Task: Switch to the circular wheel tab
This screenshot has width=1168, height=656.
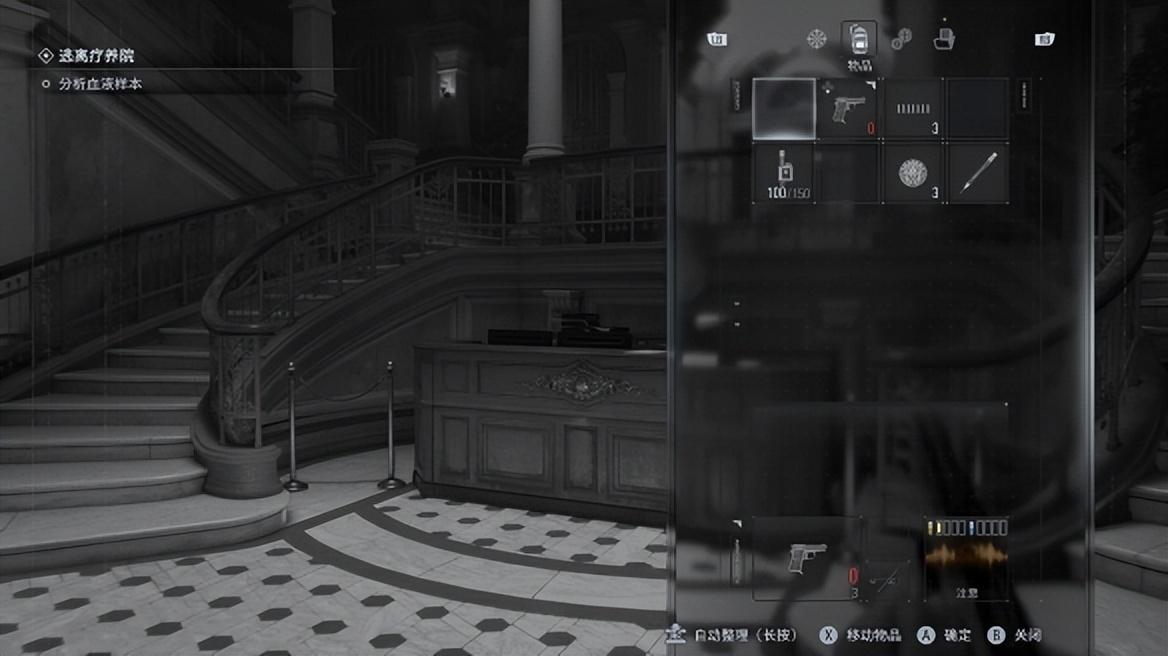Action: pos(817,39)
